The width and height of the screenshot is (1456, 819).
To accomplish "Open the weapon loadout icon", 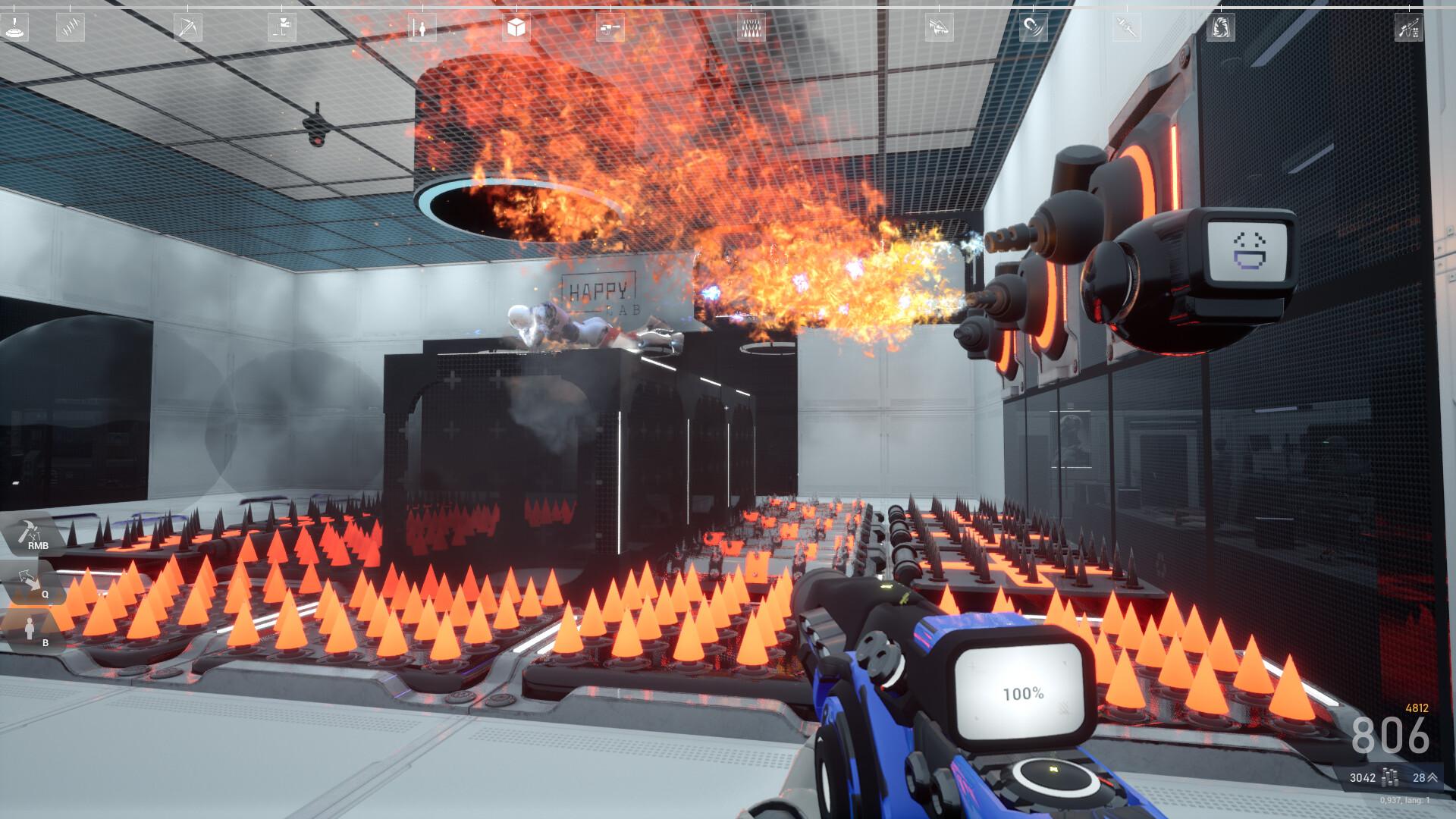I will tap(1408, 28).
